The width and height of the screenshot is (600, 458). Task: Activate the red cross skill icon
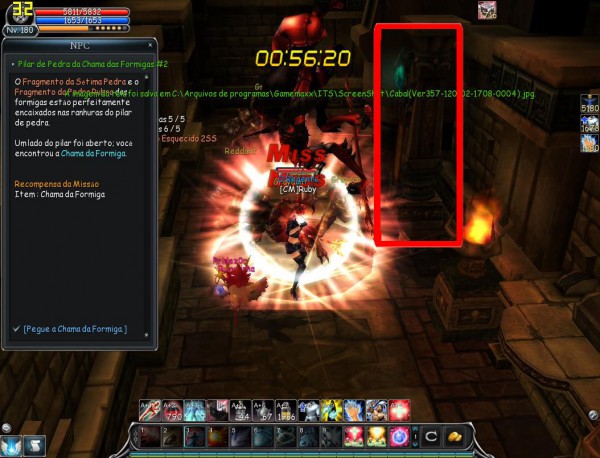[399, 409]
